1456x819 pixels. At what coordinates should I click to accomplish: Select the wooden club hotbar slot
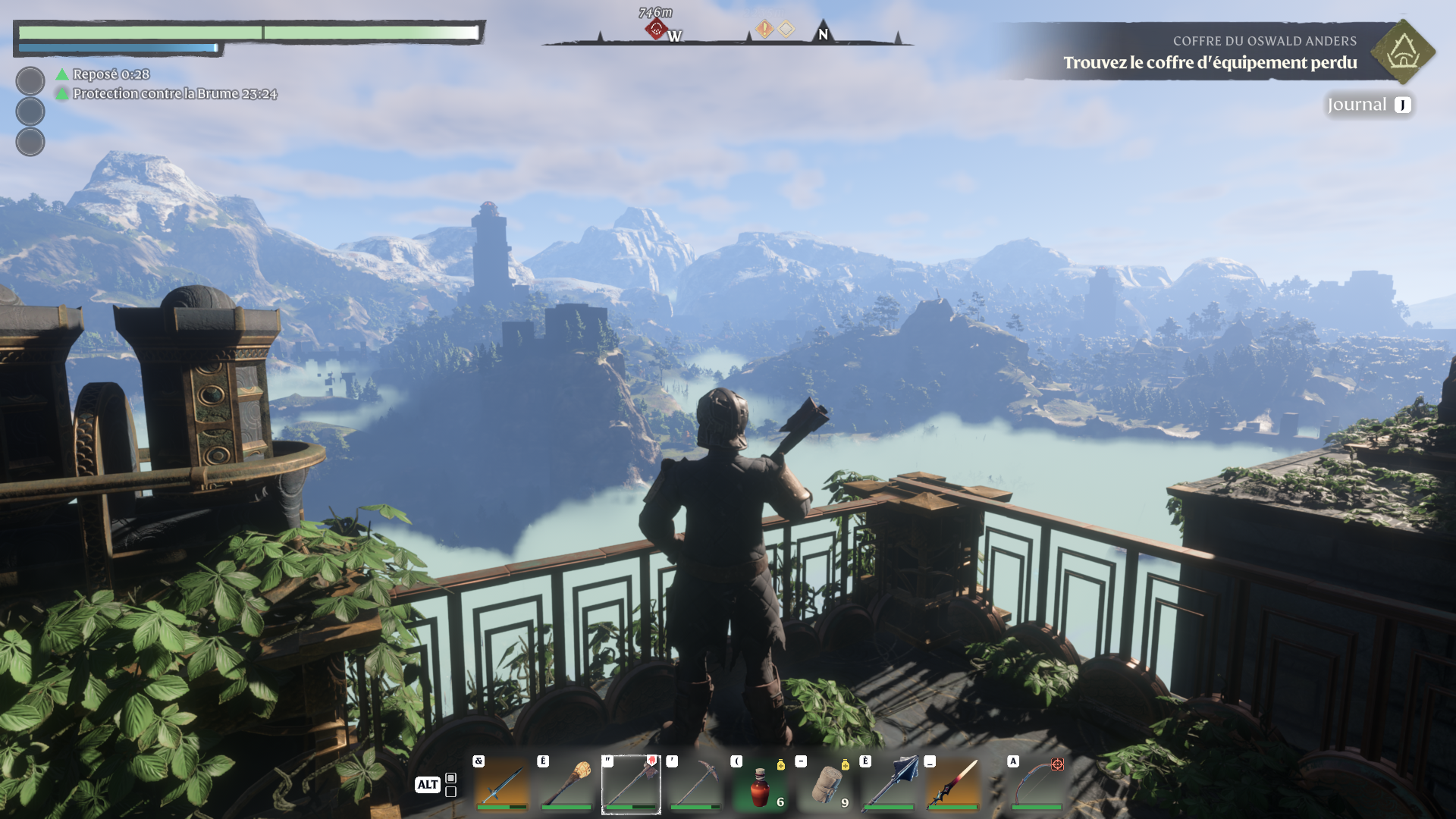[566, 783]
